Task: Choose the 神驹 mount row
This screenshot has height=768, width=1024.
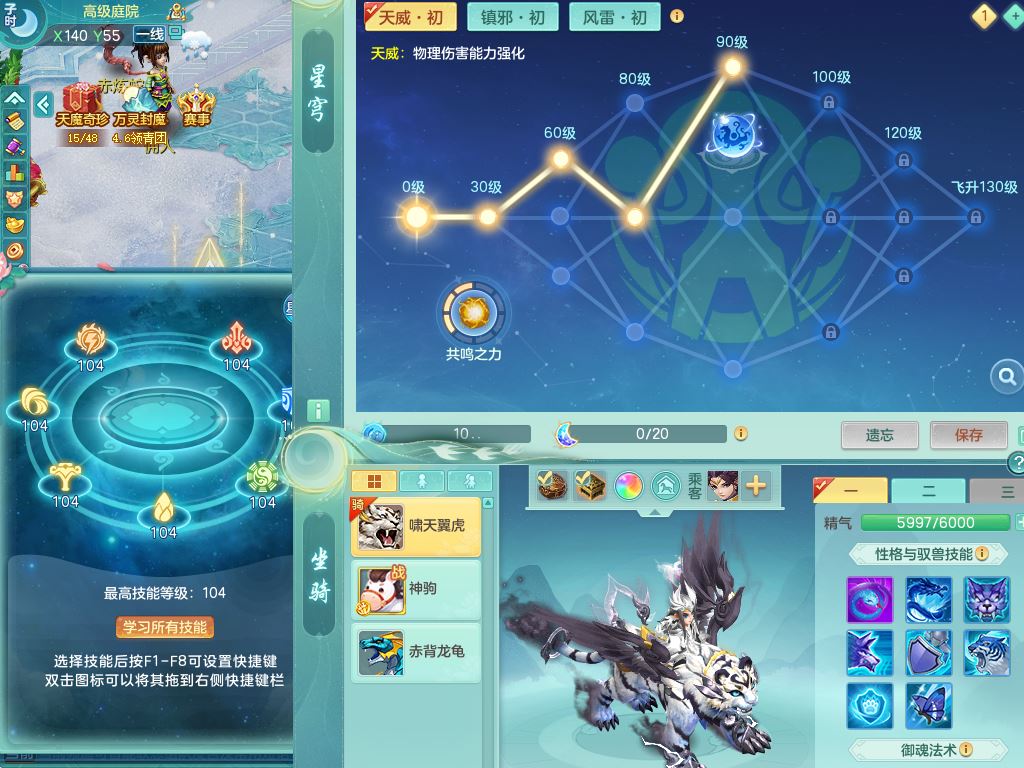Action: 416,589
